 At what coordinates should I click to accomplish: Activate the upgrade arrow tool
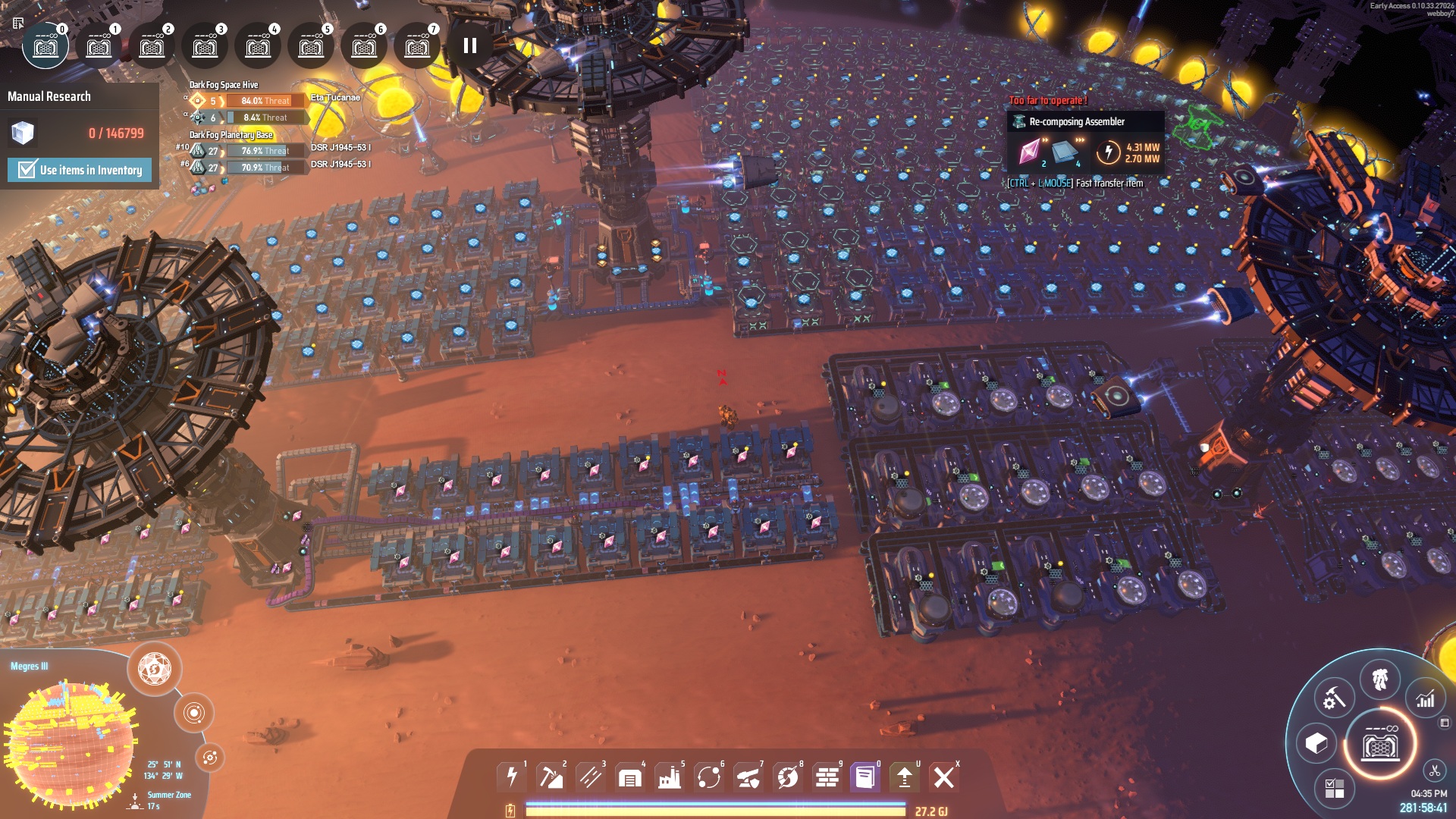[x=904, y=777]
